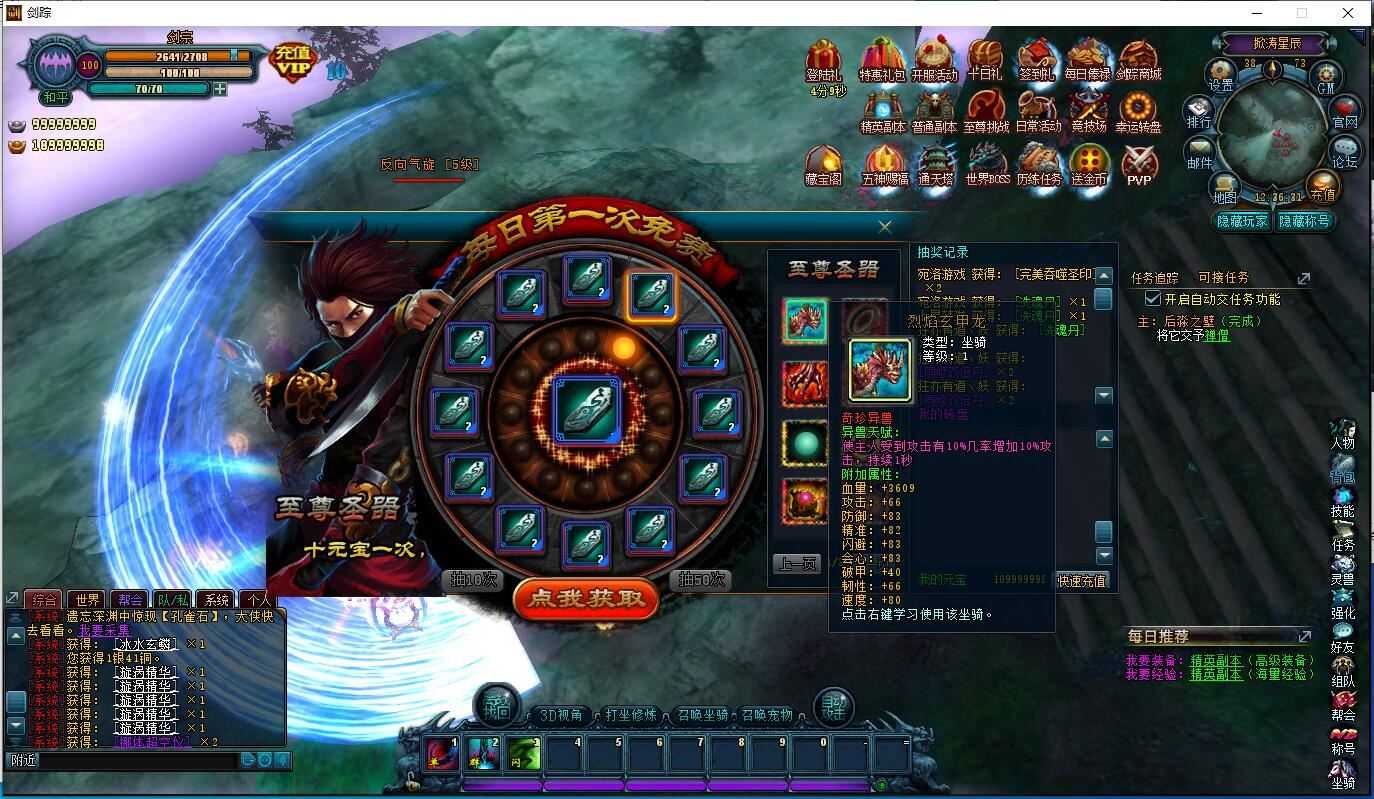Screen dimensions: 1374x799
Task: Expand the 每日推荐 daily recommendation panel
Action: tap(1303, 635)
